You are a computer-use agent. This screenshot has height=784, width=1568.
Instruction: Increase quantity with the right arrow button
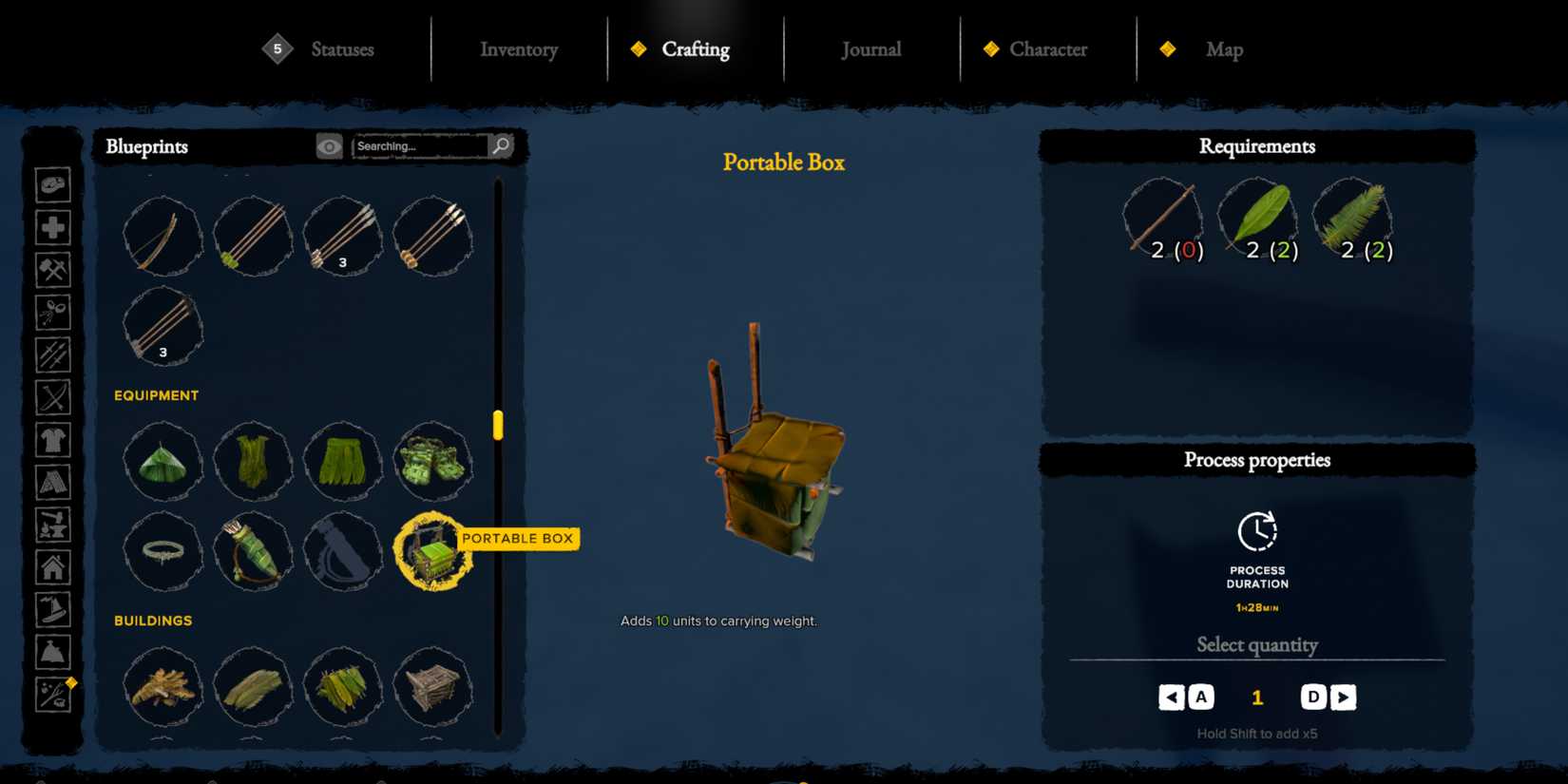coord(1342,697)
